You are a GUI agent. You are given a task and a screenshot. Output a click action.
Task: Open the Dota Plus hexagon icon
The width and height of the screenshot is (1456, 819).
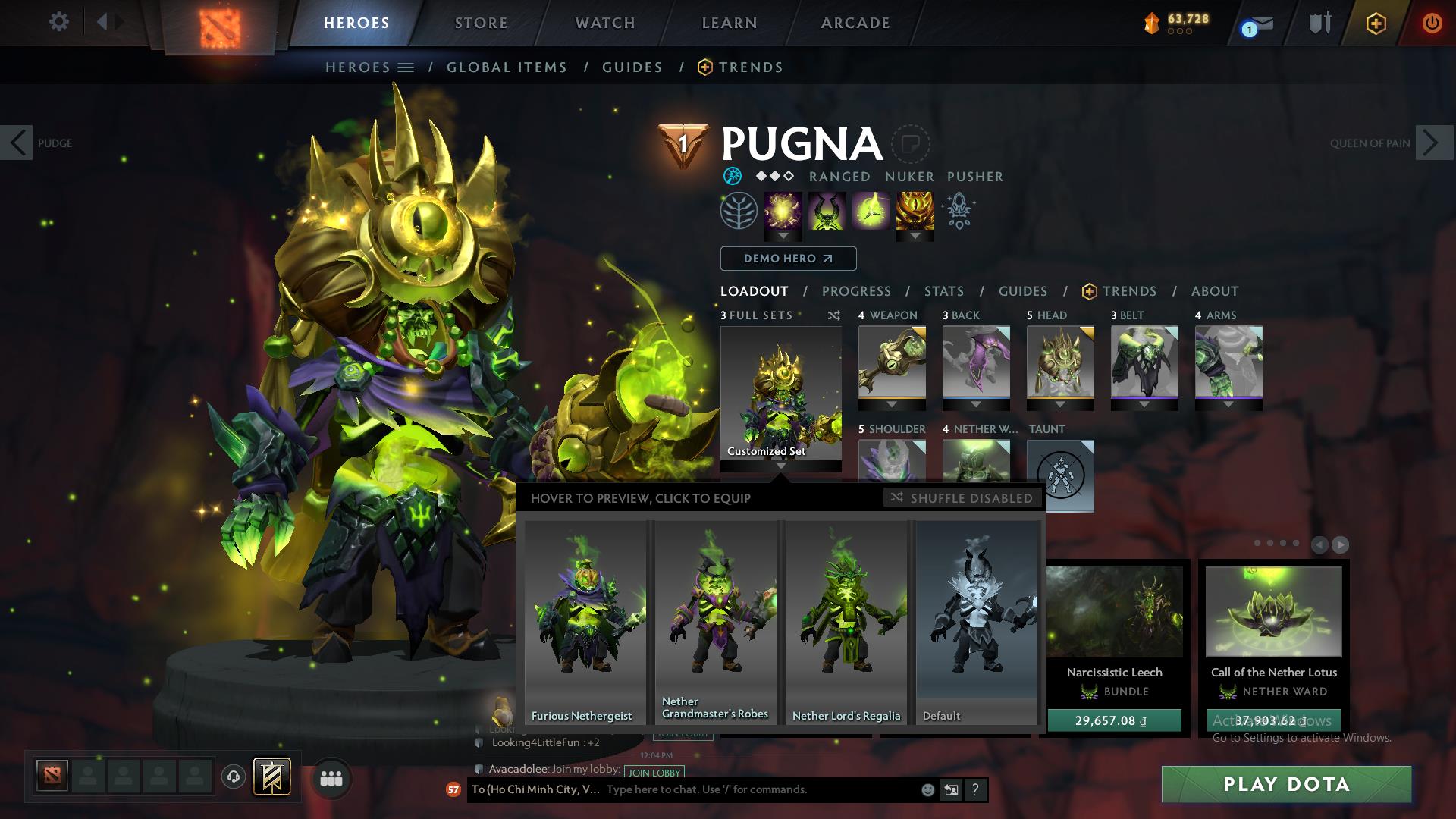[x=1376, y=22]
